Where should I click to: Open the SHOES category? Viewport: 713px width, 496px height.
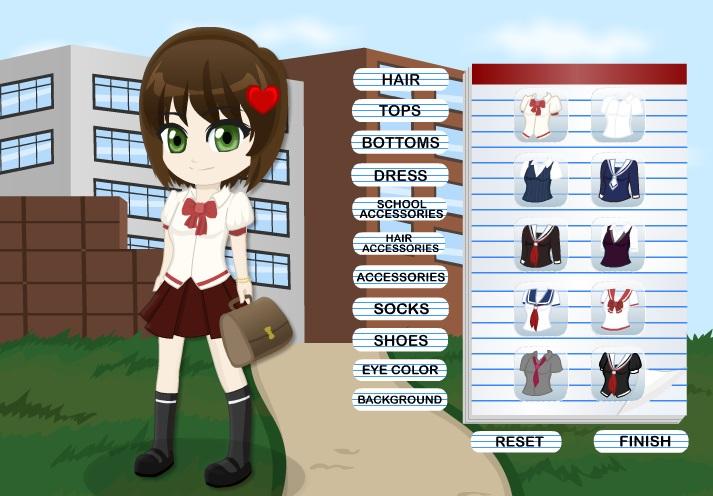pyautogui.click(x=400, y=340)
